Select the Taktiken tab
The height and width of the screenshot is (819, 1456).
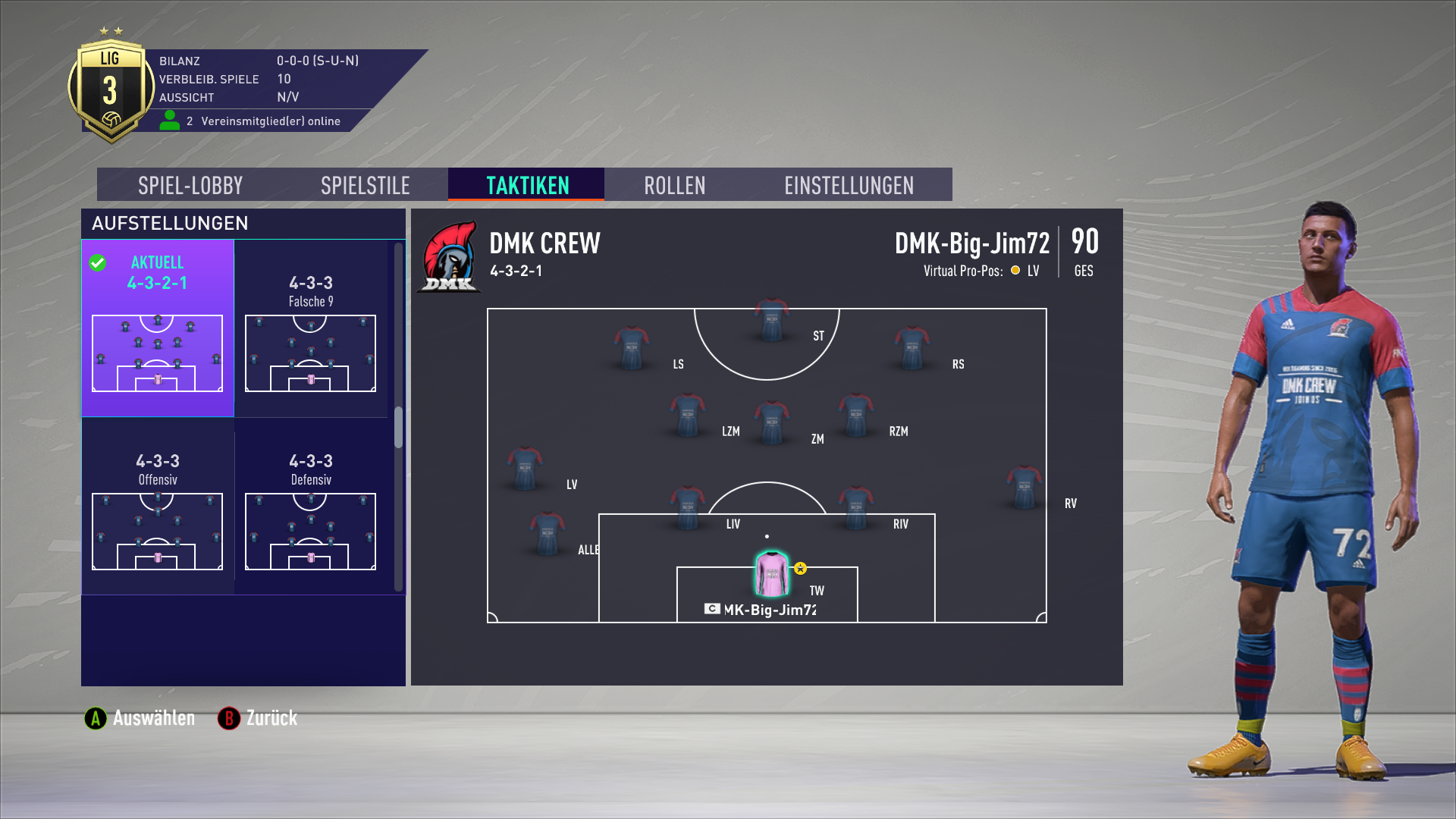[527, 185]
